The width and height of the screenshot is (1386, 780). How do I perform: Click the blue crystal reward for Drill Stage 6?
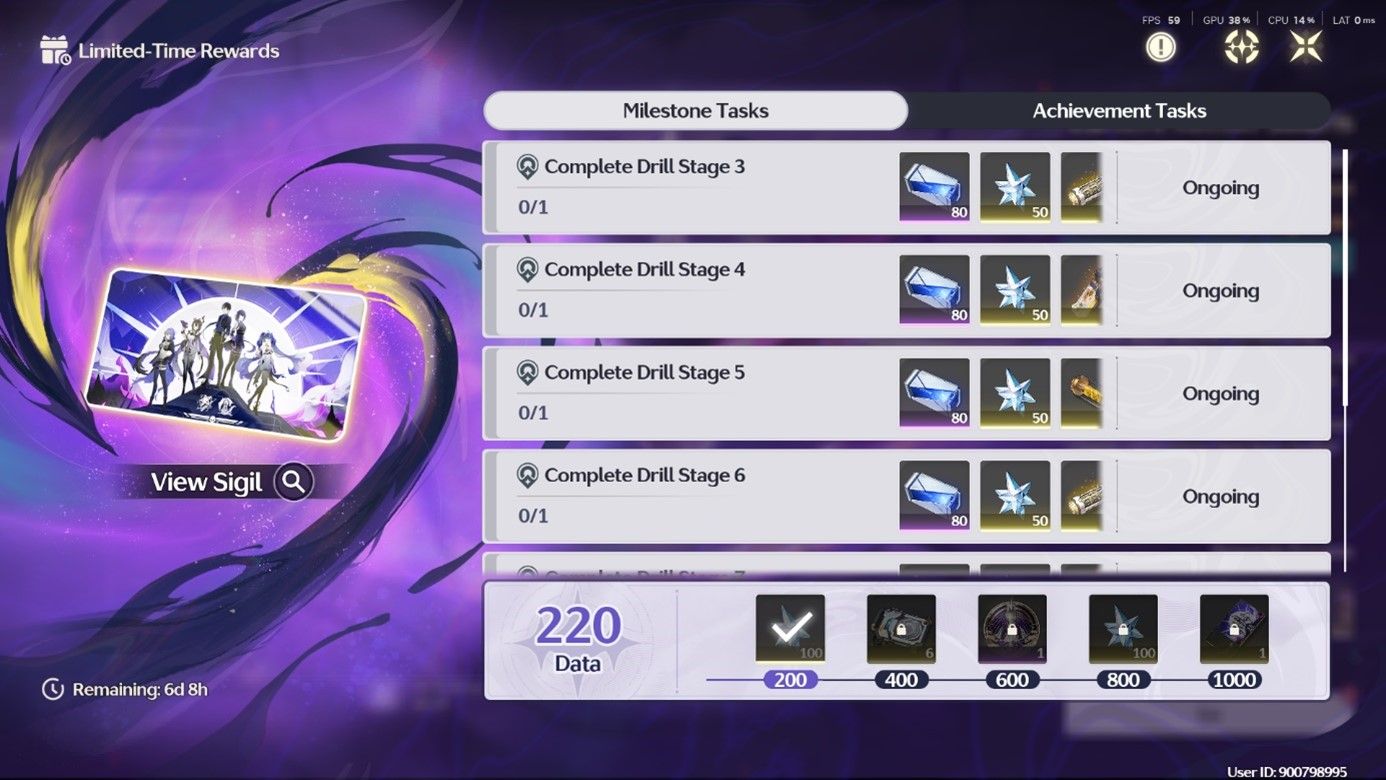coord(933,495)
